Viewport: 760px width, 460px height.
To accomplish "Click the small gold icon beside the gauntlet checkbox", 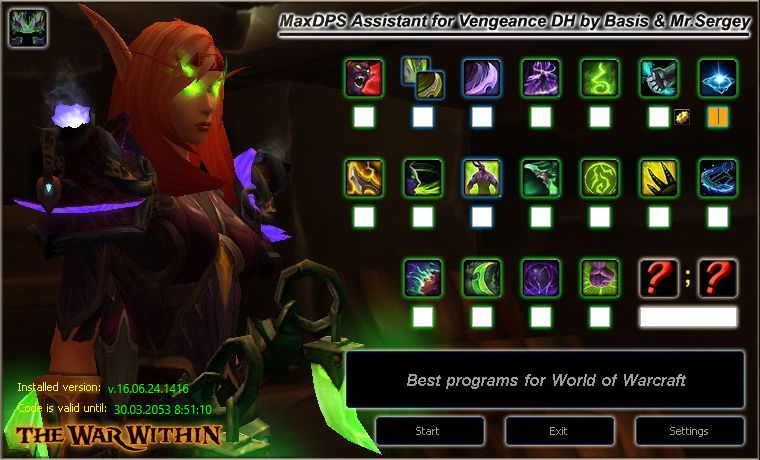I will tap(682, 117).
